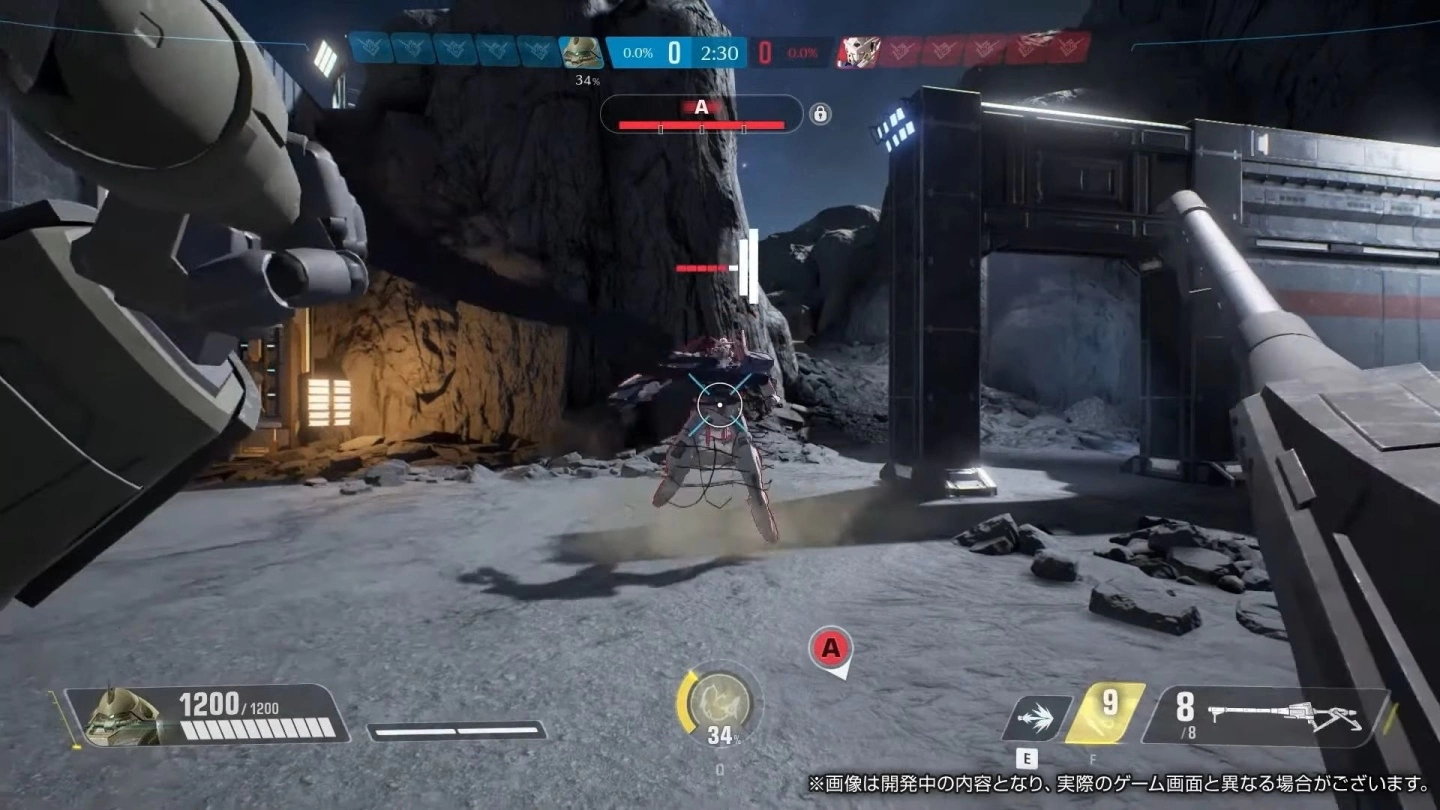This screenshot has height=810, width=1440.
Task: Click the padlock icon beside objective A
Action: point(820,114)
